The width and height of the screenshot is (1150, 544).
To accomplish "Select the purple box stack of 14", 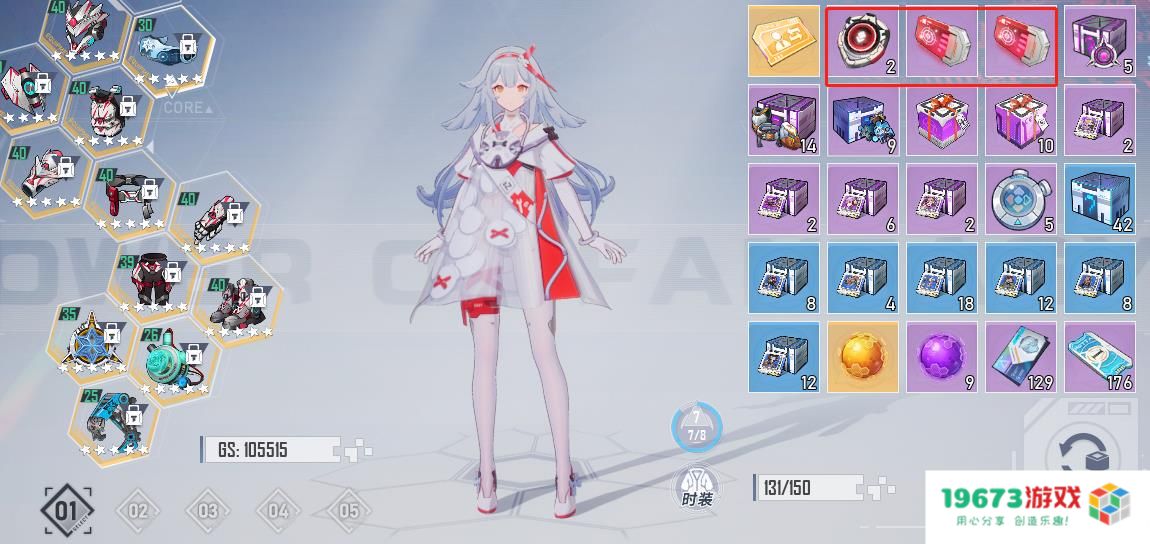I will coord(783,120).
